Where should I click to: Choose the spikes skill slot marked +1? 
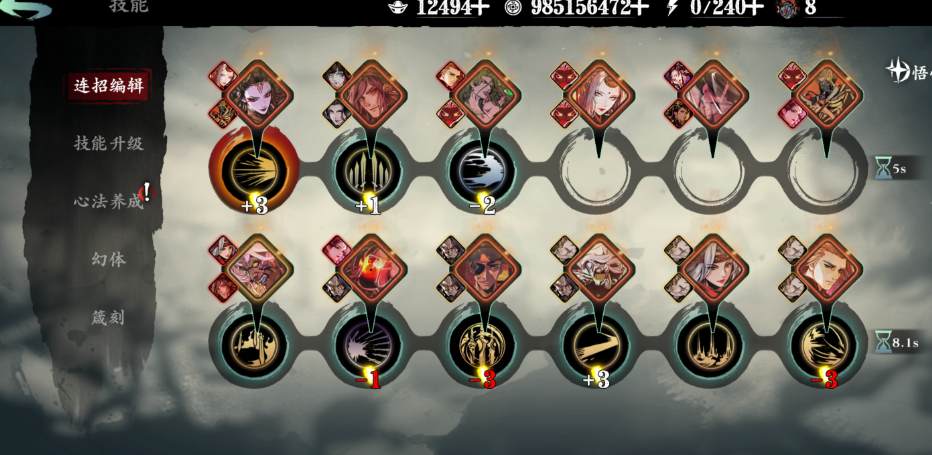click(368, 171)
